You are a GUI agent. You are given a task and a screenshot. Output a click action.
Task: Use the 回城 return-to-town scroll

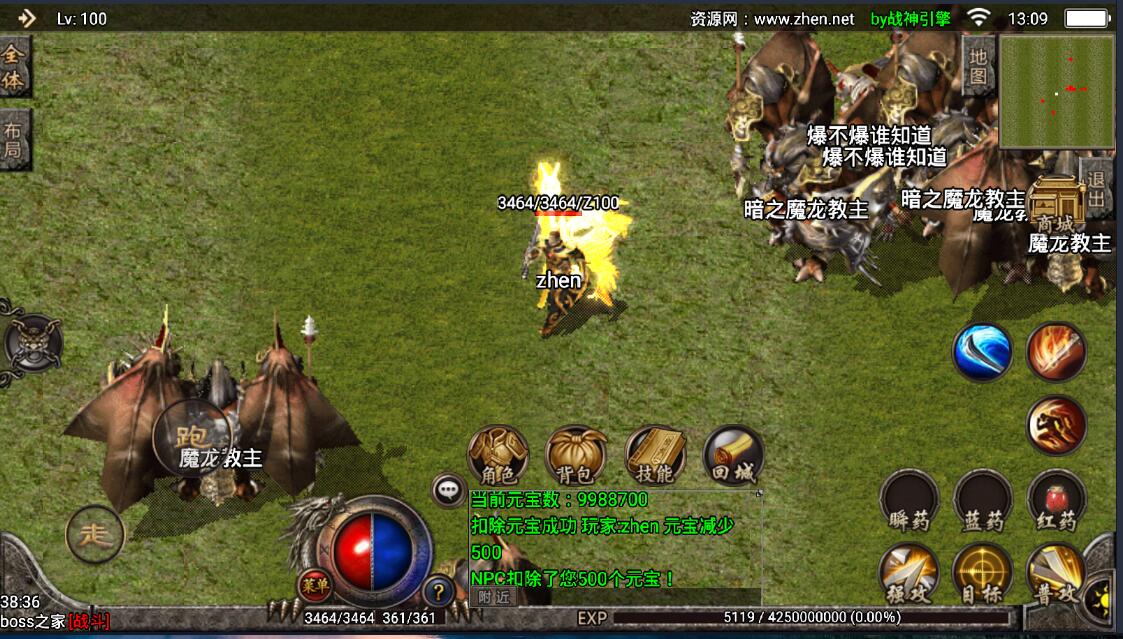pyautogui.click(x=733, y=456)
